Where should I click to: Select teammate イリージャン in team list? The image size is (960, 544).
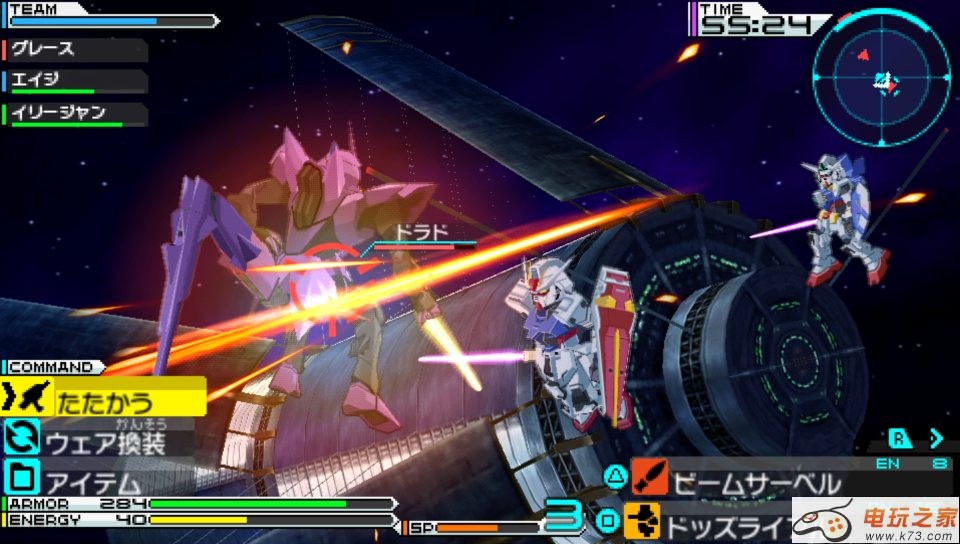pyautogui.click(x=75, y=114)
